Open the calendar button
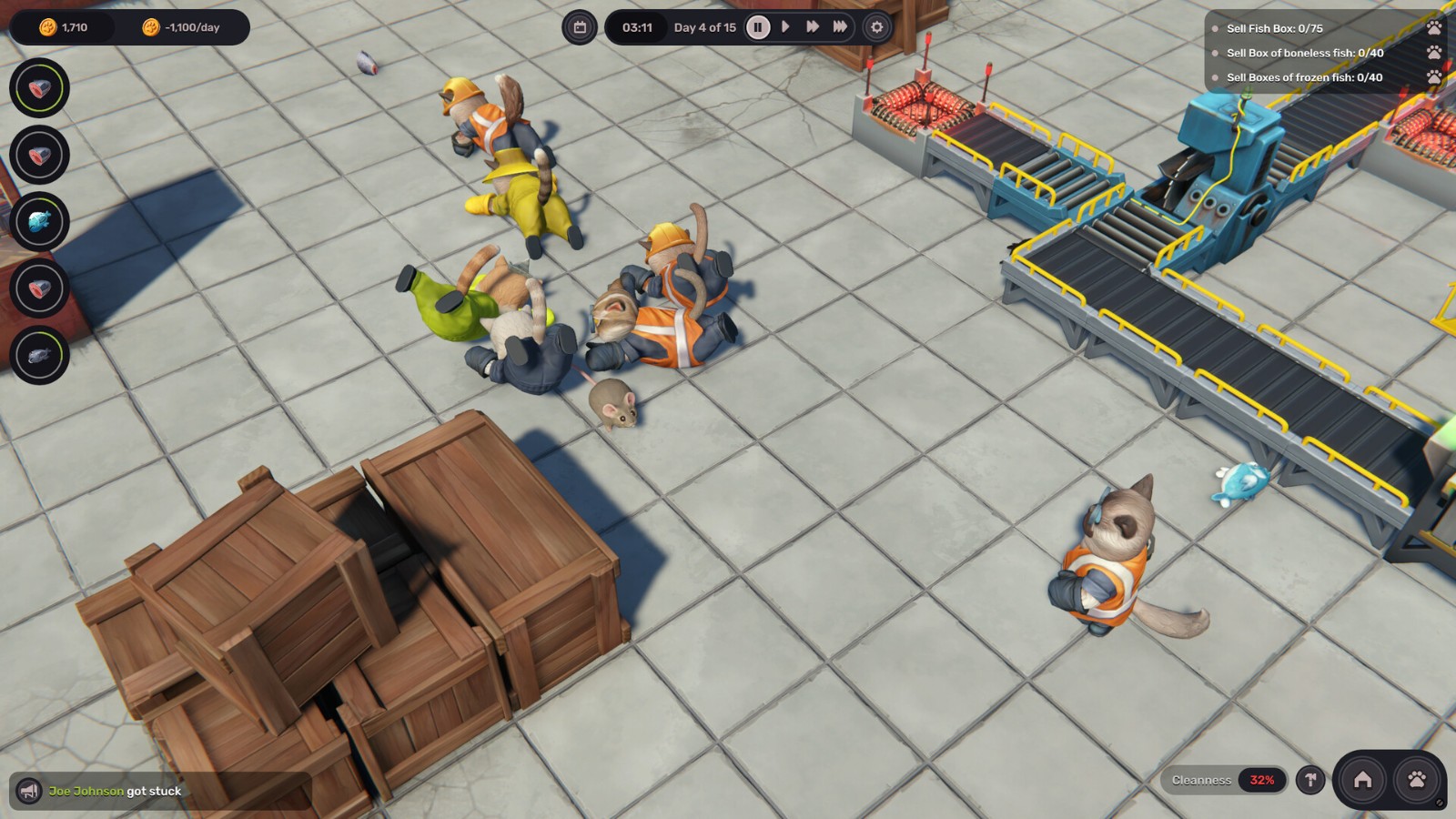This screenshot has width=1456, height=819. point(580,27)
